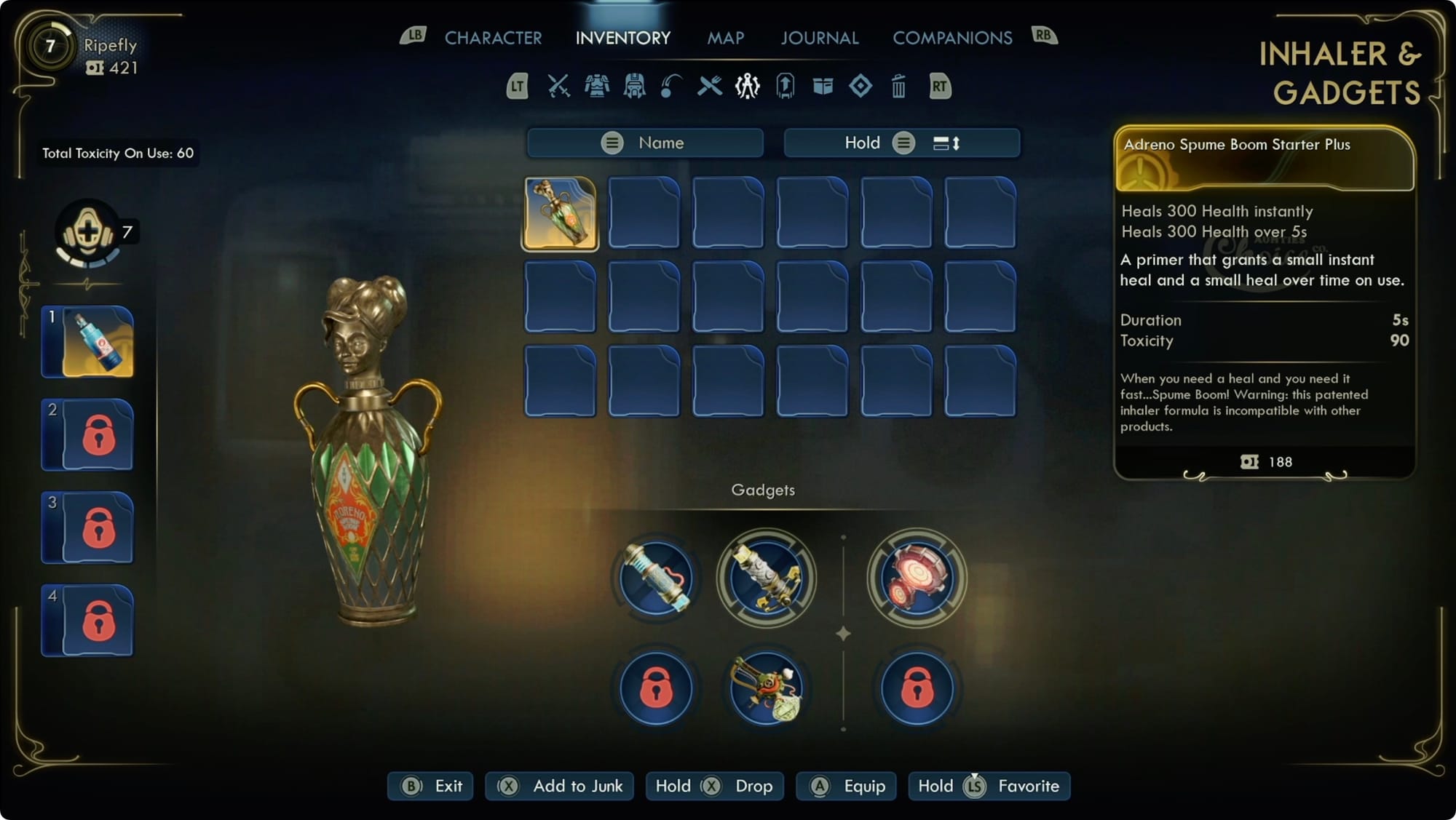
Task: Select the Adreno Spume Boom inventory thumbnail
Action: click(559, 212)
